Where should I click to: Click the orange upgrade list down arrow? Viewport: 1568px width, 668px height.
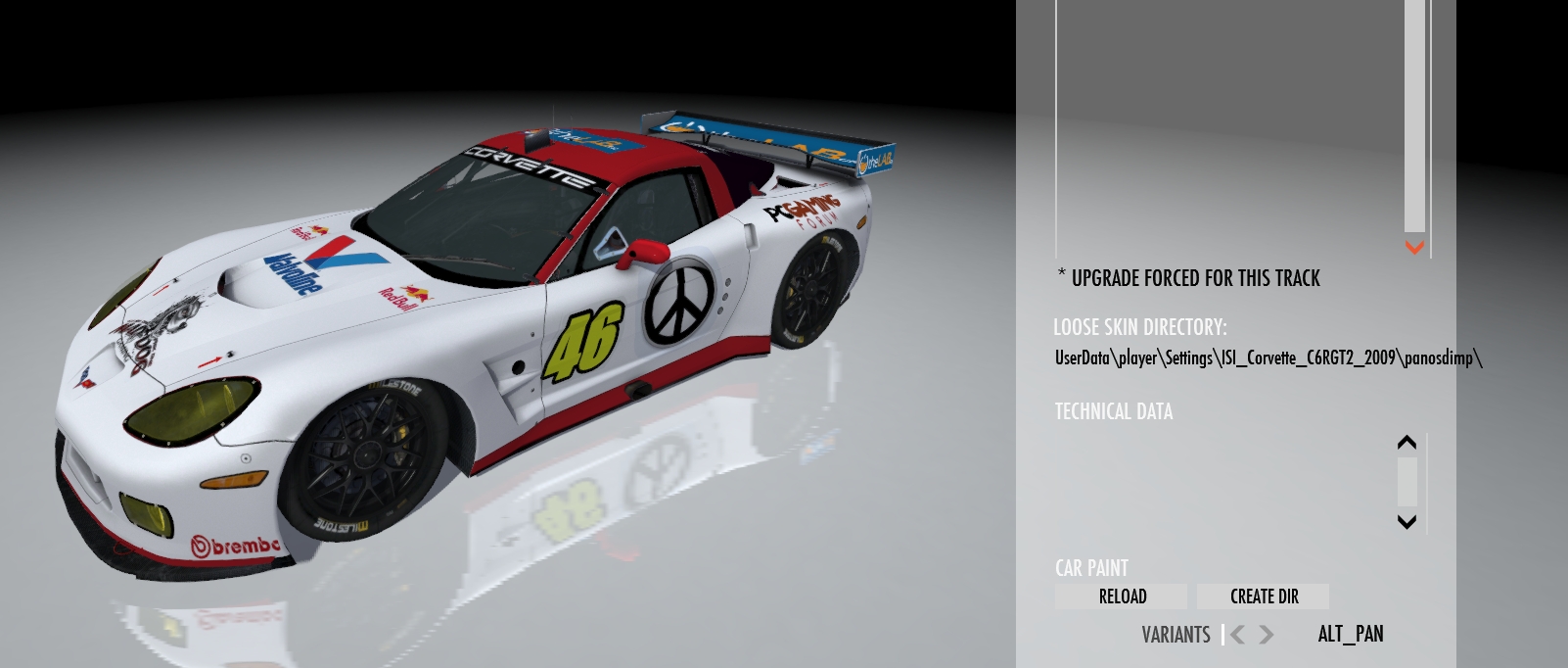click(x=1414, y=248)
